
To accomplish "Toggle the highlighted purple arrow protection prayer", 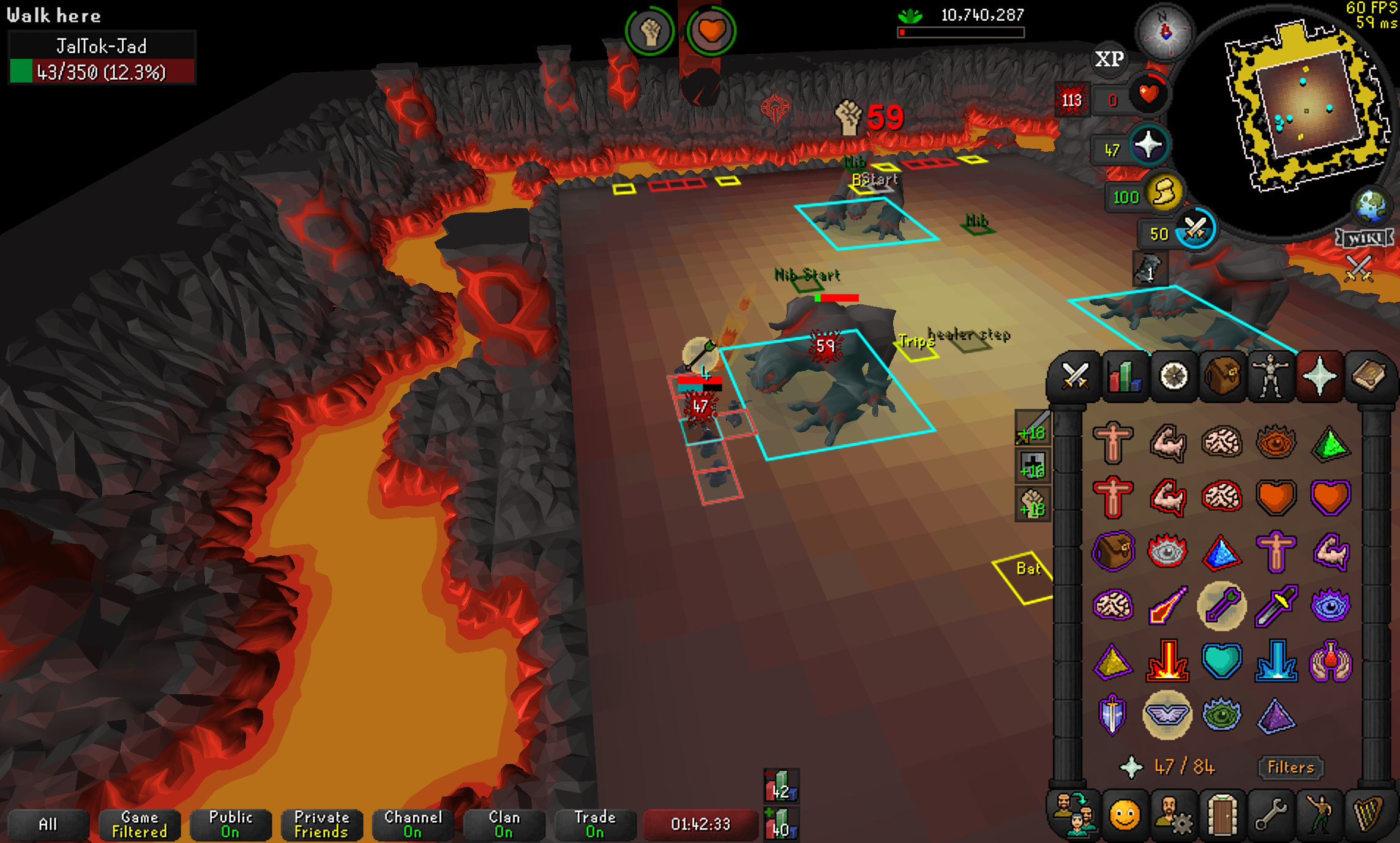I will pyautogui.click(x=1222, y=606).
